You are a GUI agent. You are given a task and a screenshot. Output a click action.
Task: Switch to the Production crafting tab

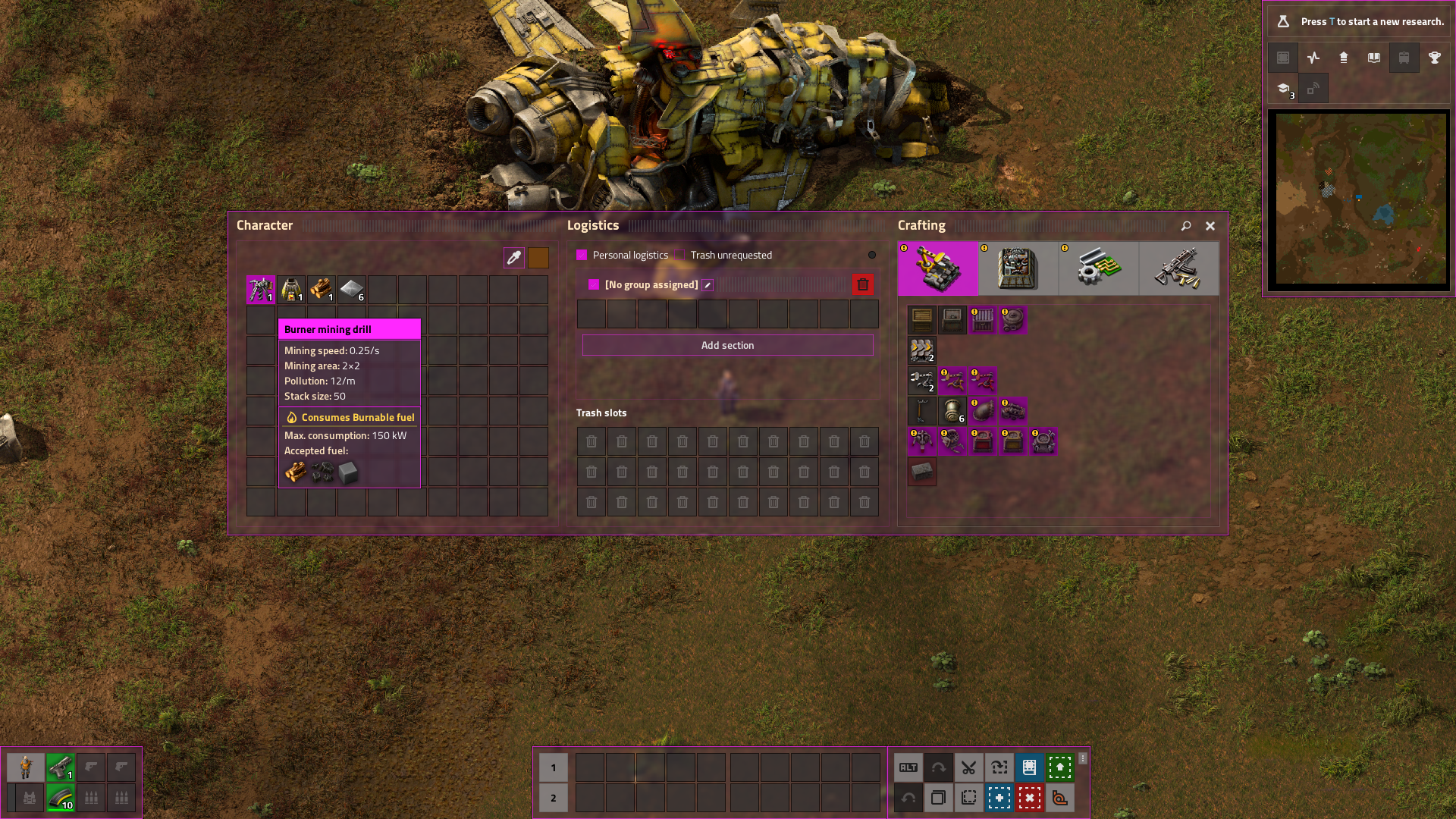[1018, 268]
